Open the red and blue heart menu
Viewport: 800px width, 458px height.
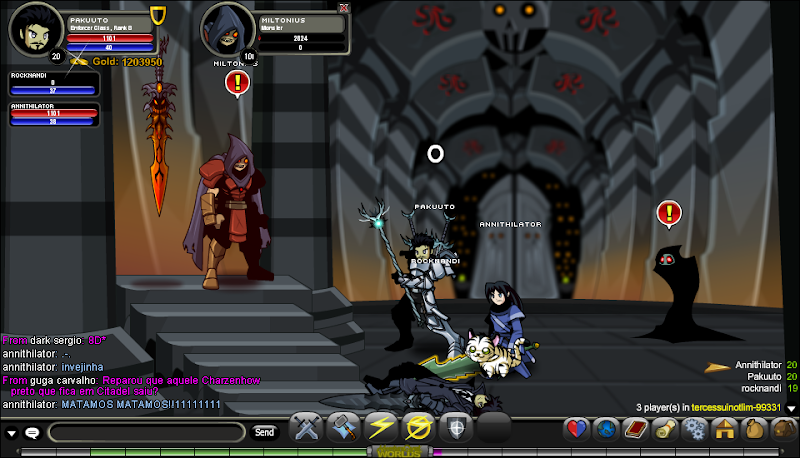(576, 430)
